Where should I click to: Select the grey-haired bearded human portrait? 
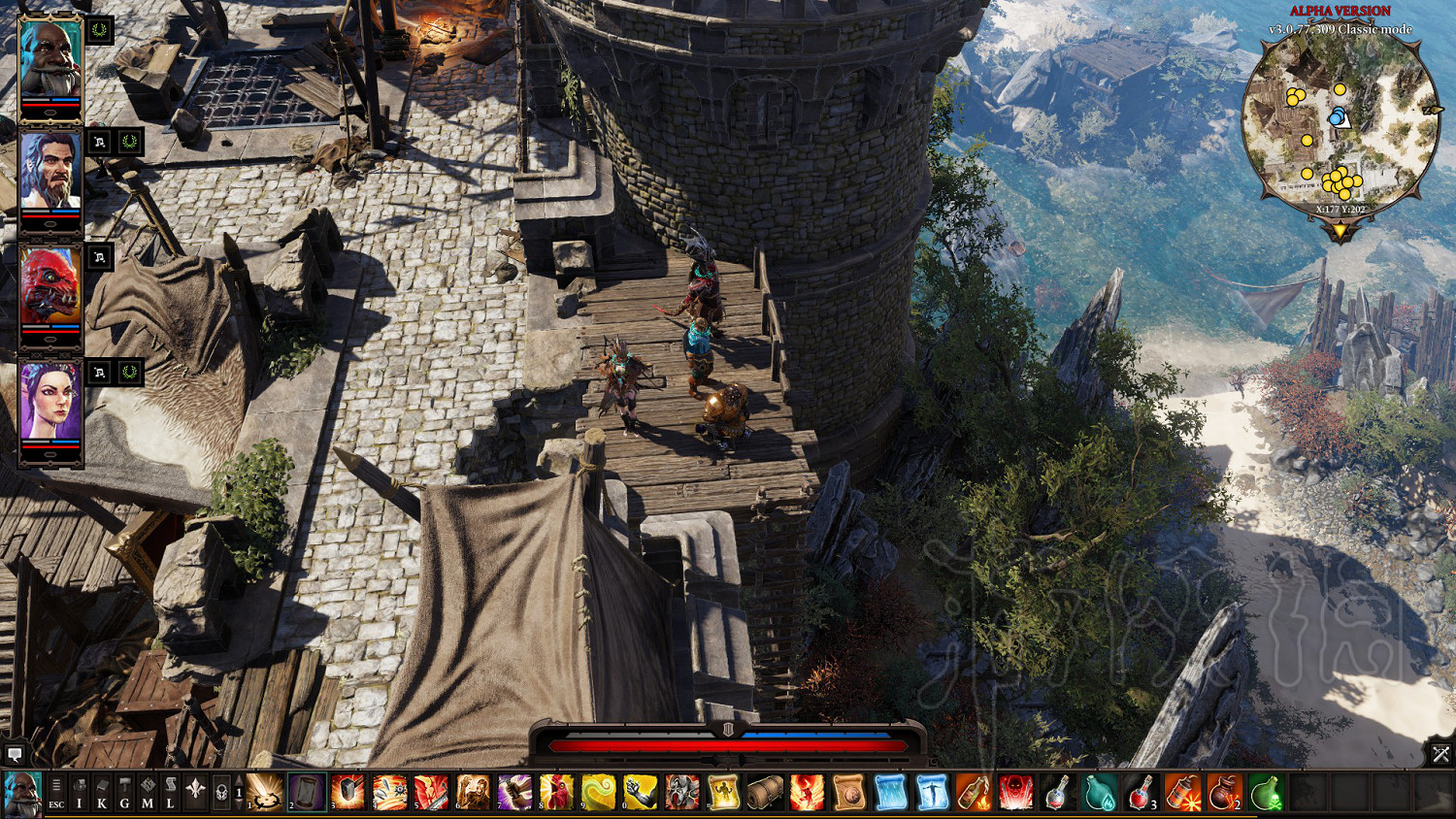50,173
